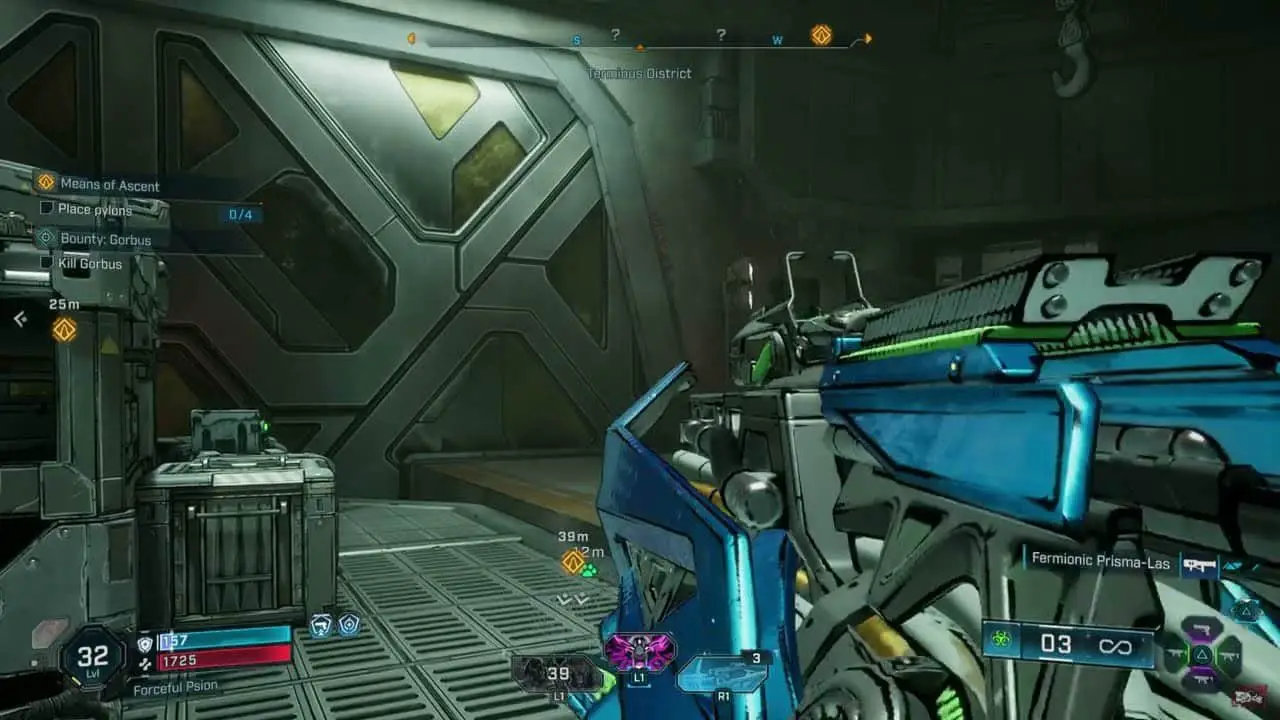Screen dimensions: 1280x720
Task: Choose the top purple weapon slot
Action: tap(1201, 630)
